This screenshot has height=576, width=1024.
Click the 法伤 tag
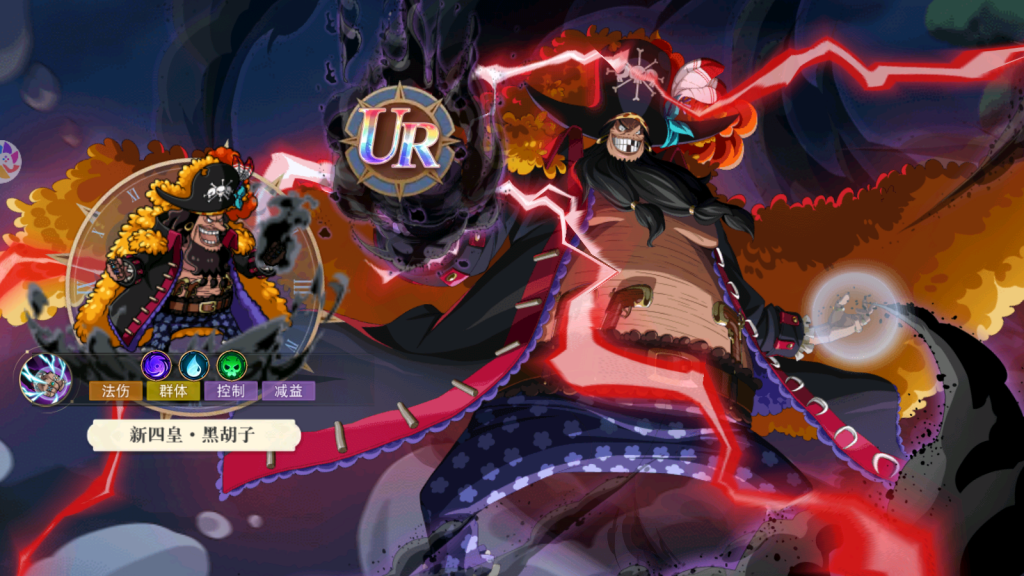pos(115,391)
